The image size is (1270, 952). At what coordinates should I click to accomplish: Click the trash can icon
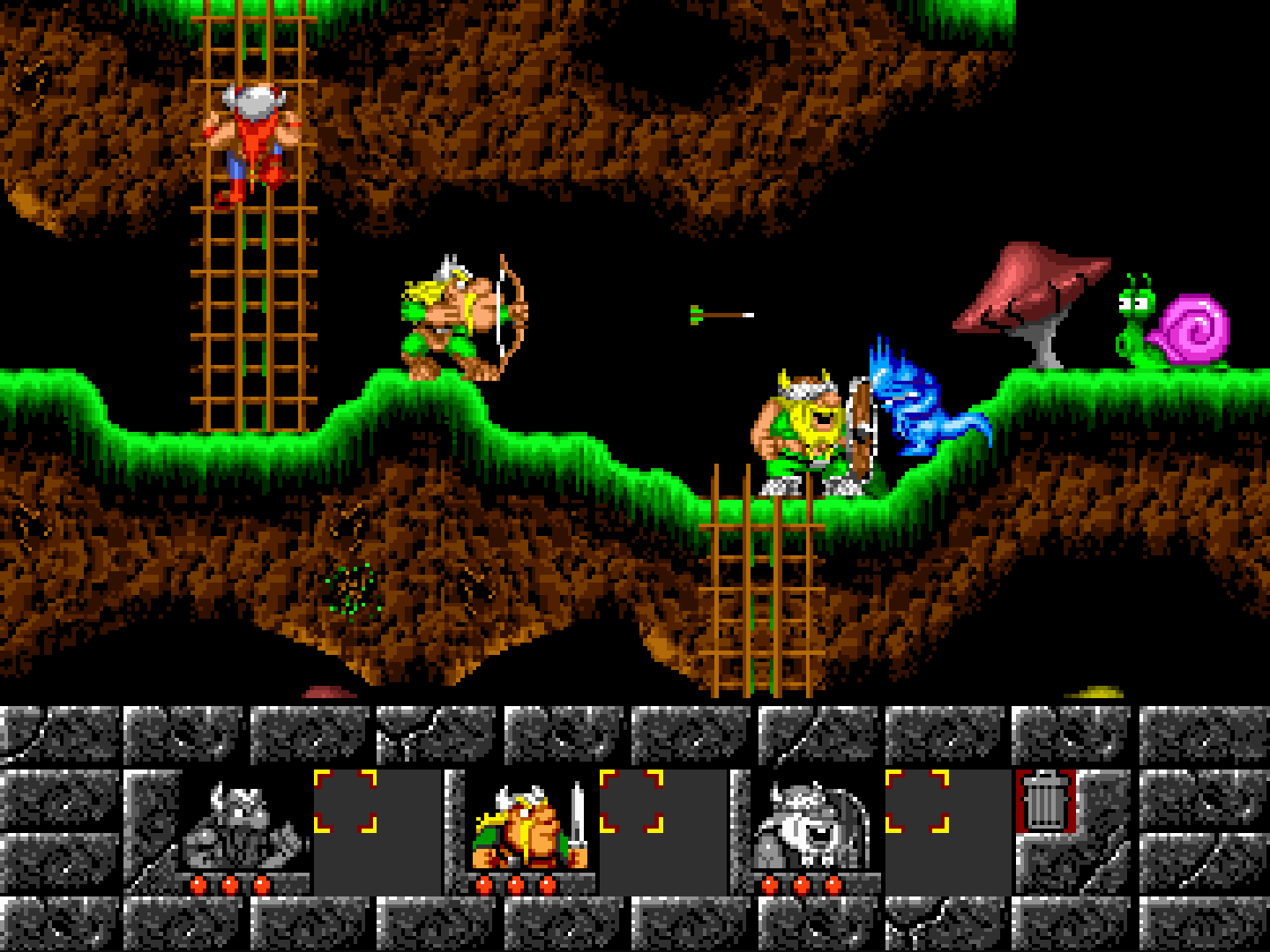coord(1045,800)
